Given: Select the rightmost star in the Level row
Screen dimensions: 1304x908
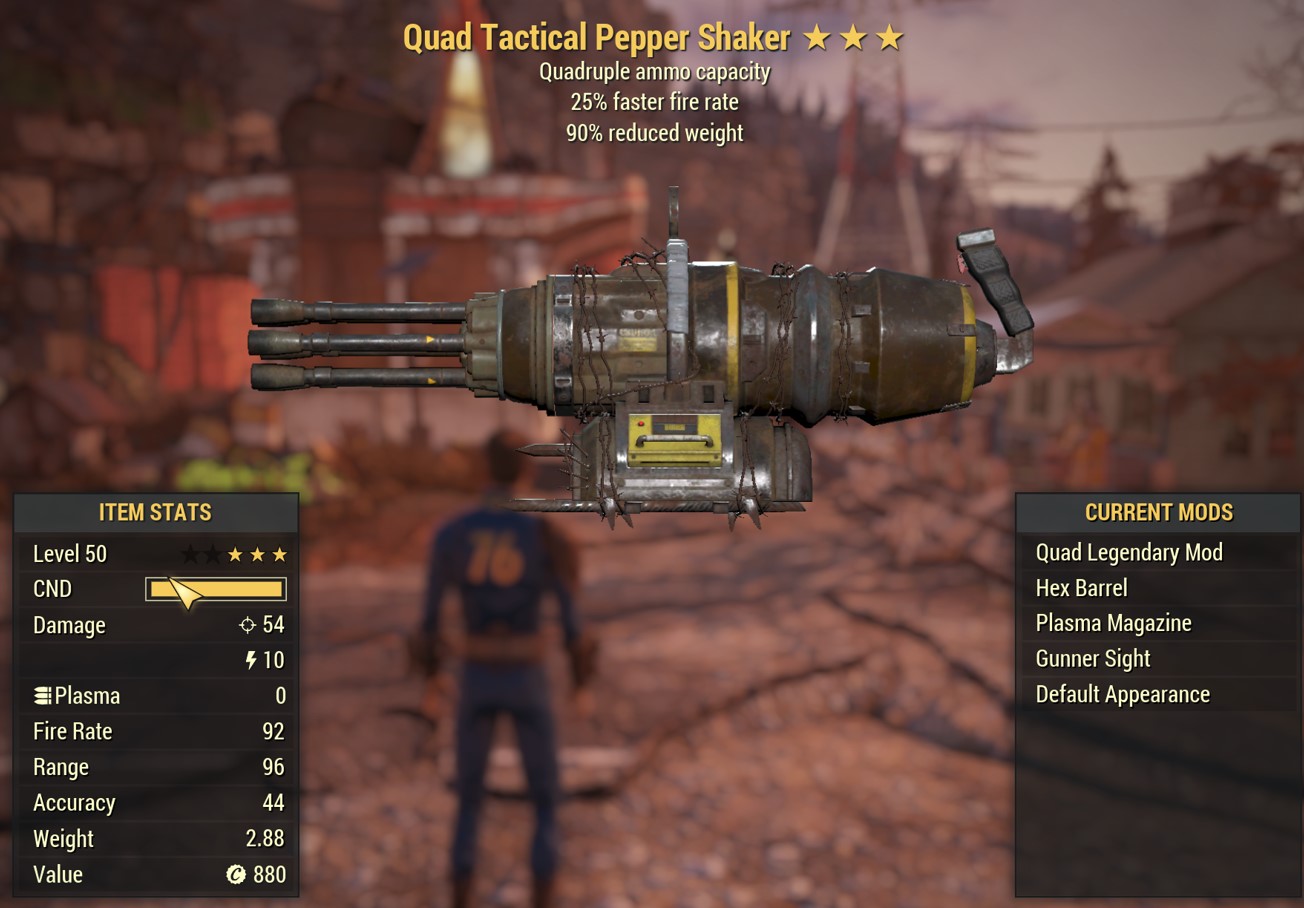Looking at the screenshot, I should (x=278, y=553).
